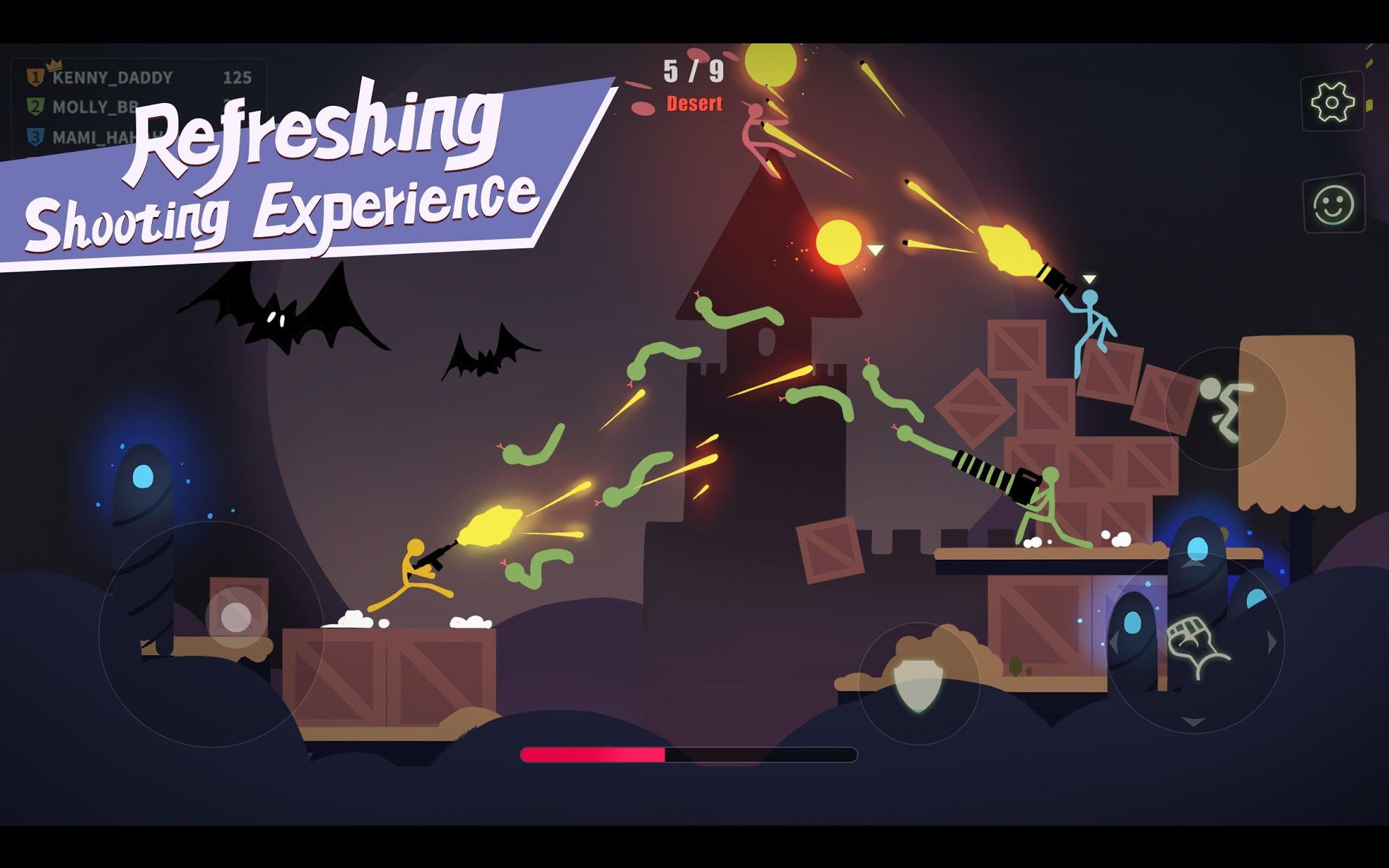The width and height of the screenshot is (1389, 868).
Task: Tap the fist attack button
Action: pyautogui.click(x=1195, y=644)
